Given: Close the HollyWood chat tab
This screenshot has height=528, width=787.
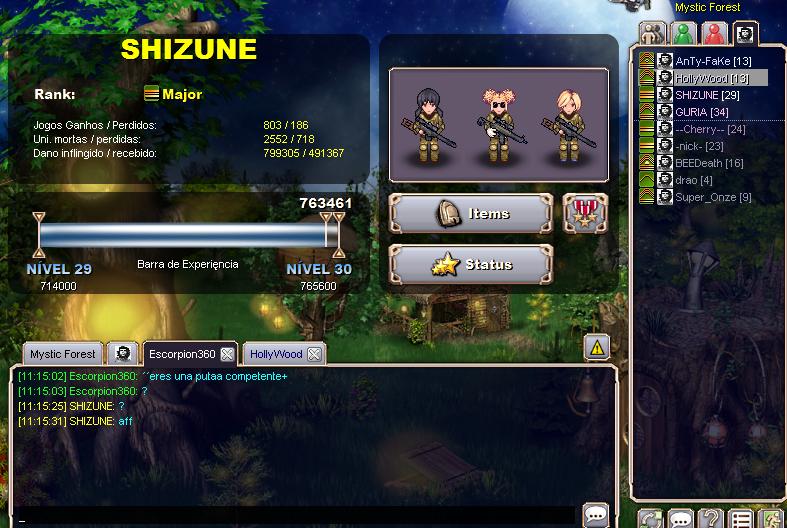Looking at the screenshot, I should [x=314, y=354].
